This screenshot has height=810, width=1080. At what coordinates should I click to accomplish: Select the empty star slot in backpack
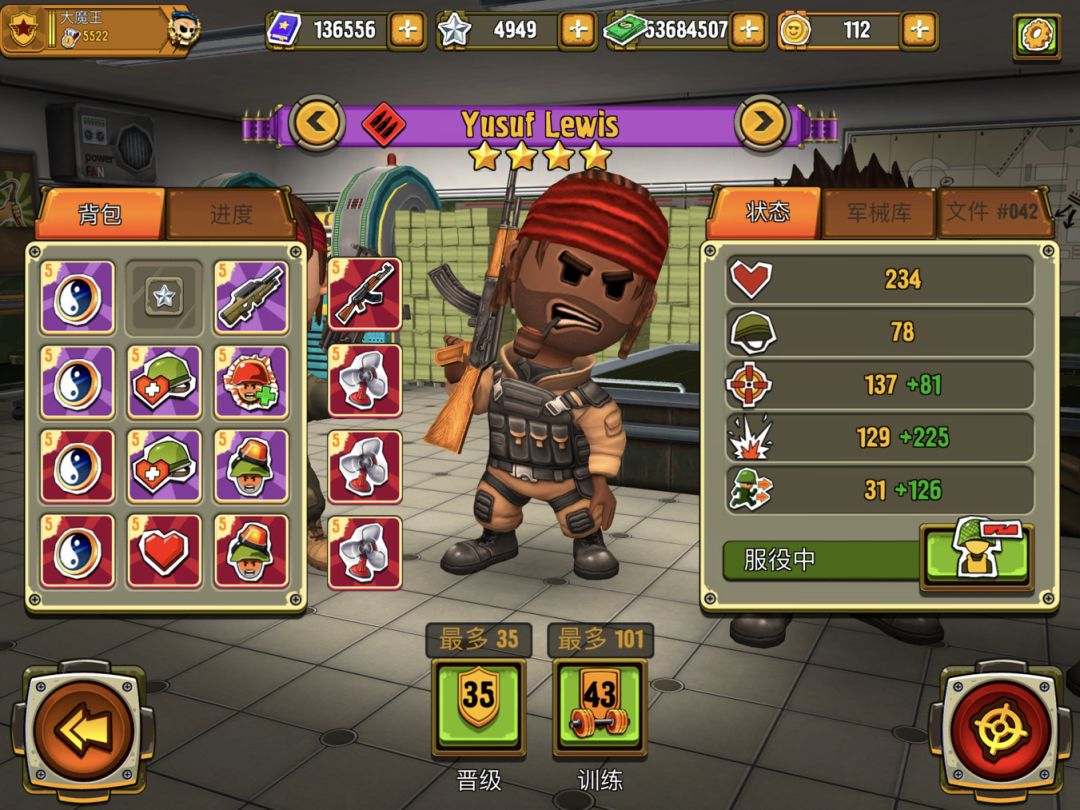[164, 297]
